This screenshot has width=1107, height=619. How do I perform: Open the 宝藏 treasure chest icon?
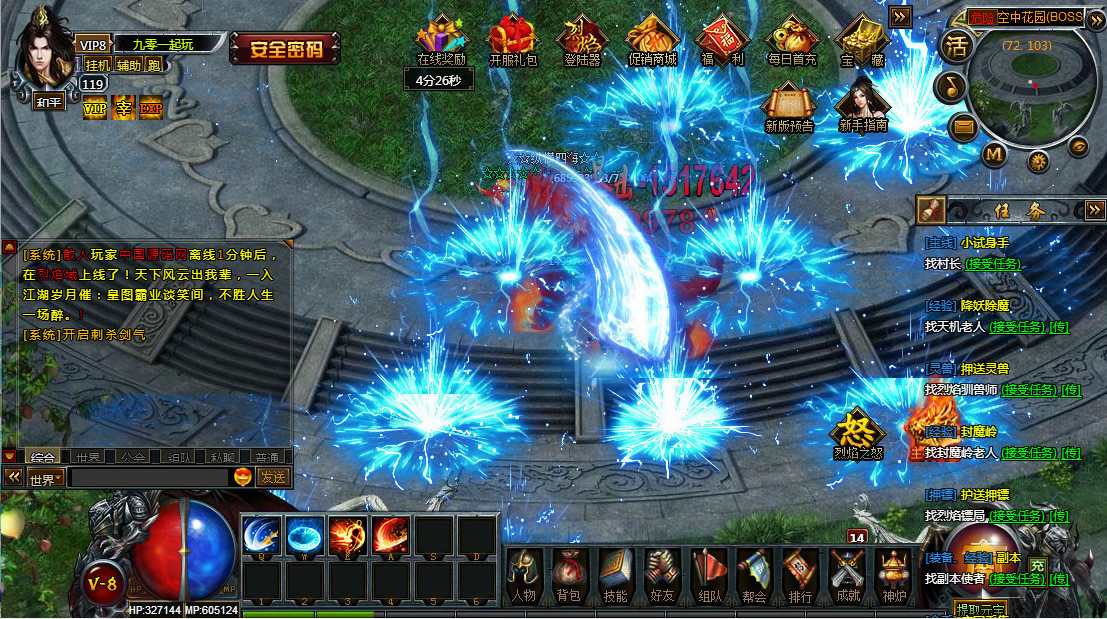861,39
